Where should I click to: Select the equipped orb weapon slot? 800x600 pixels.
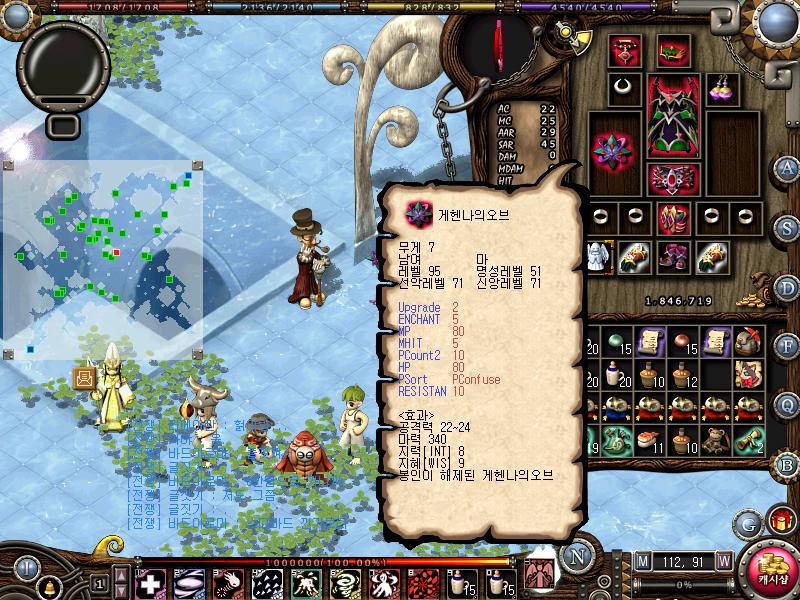point(613,152)
